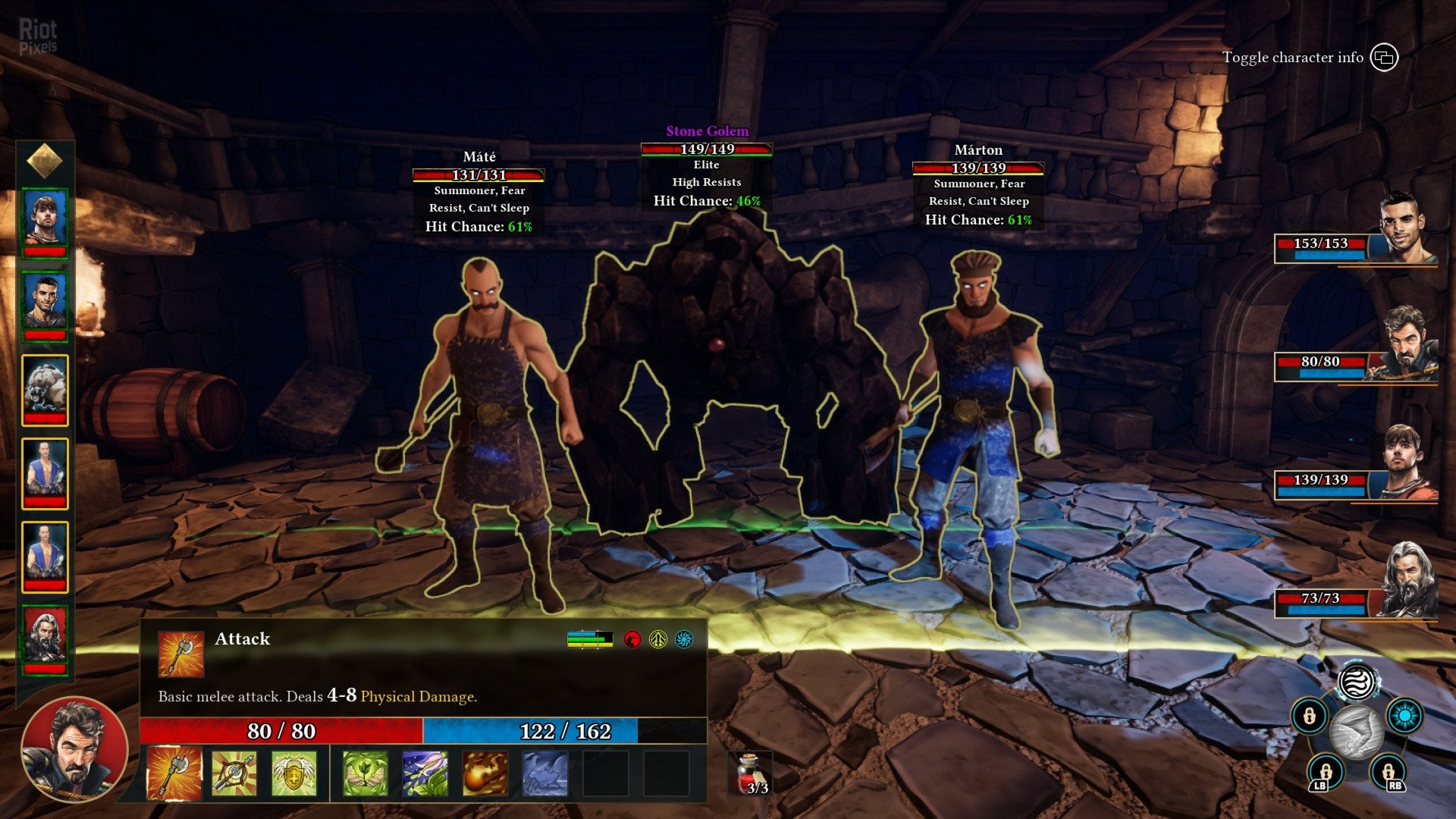Cast the pink flower vine spell
The width and height of the screenshot is (1456, 819).
coord(425,773)
